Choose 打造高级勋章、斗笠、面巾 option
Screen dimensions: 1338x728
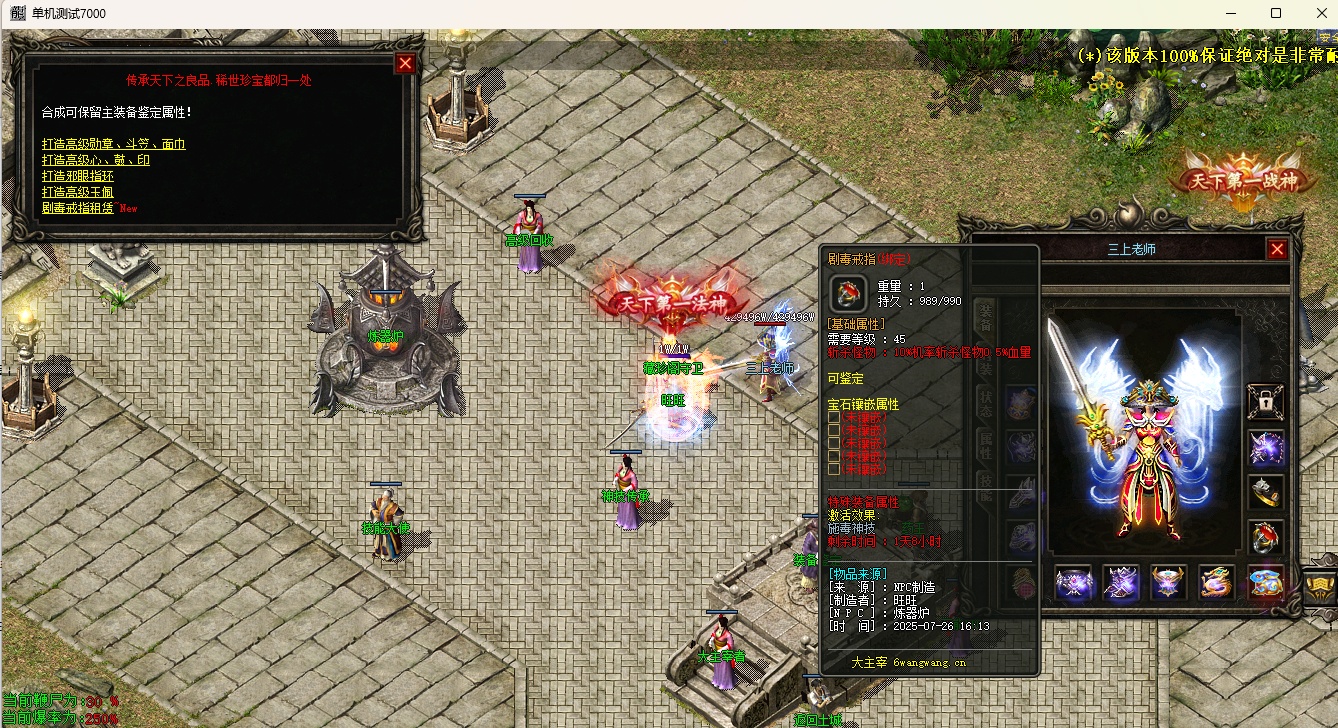tap(113, 144)
